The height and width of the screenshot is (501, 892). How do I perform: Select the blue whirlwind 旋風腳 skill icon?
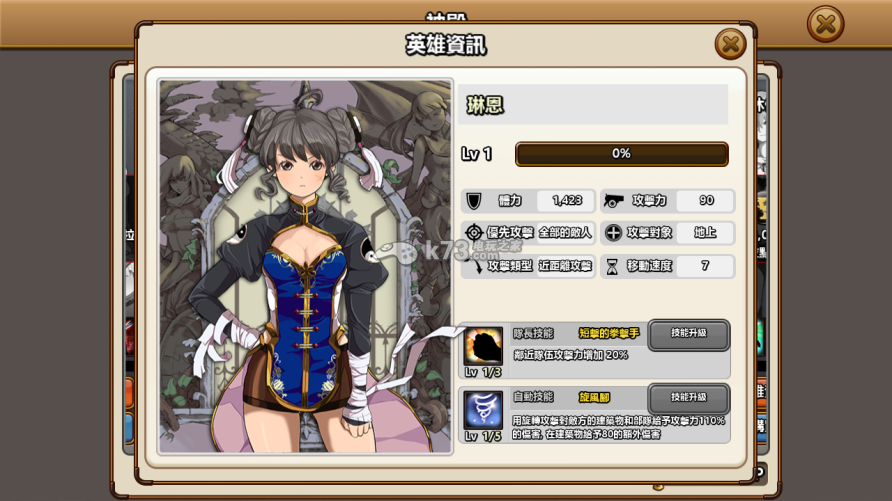pyautogui.click(x=484, y=410)
